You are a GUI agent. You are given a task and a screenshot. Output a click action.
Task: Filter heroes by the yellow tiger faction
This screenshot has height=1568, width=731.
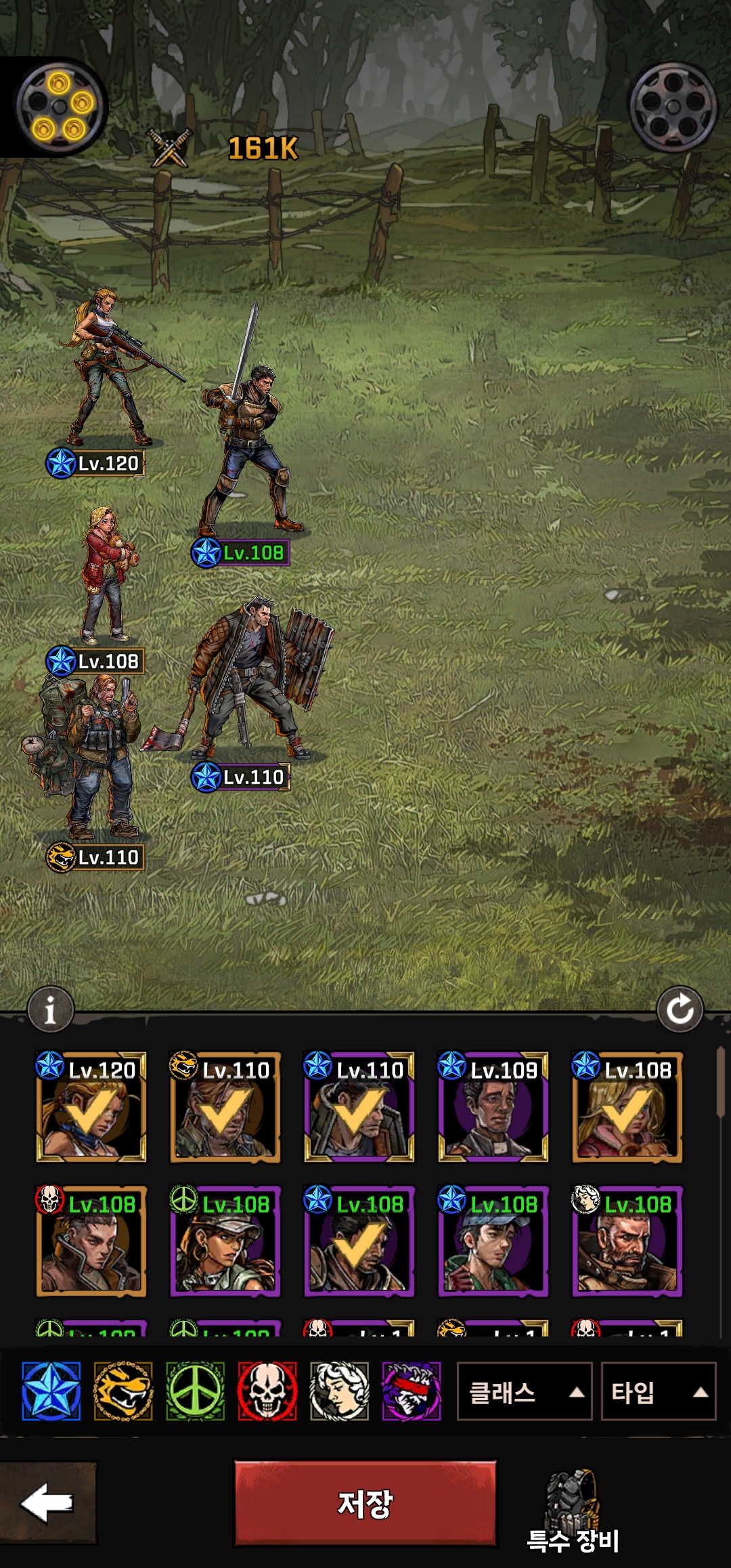[123, 1391]
